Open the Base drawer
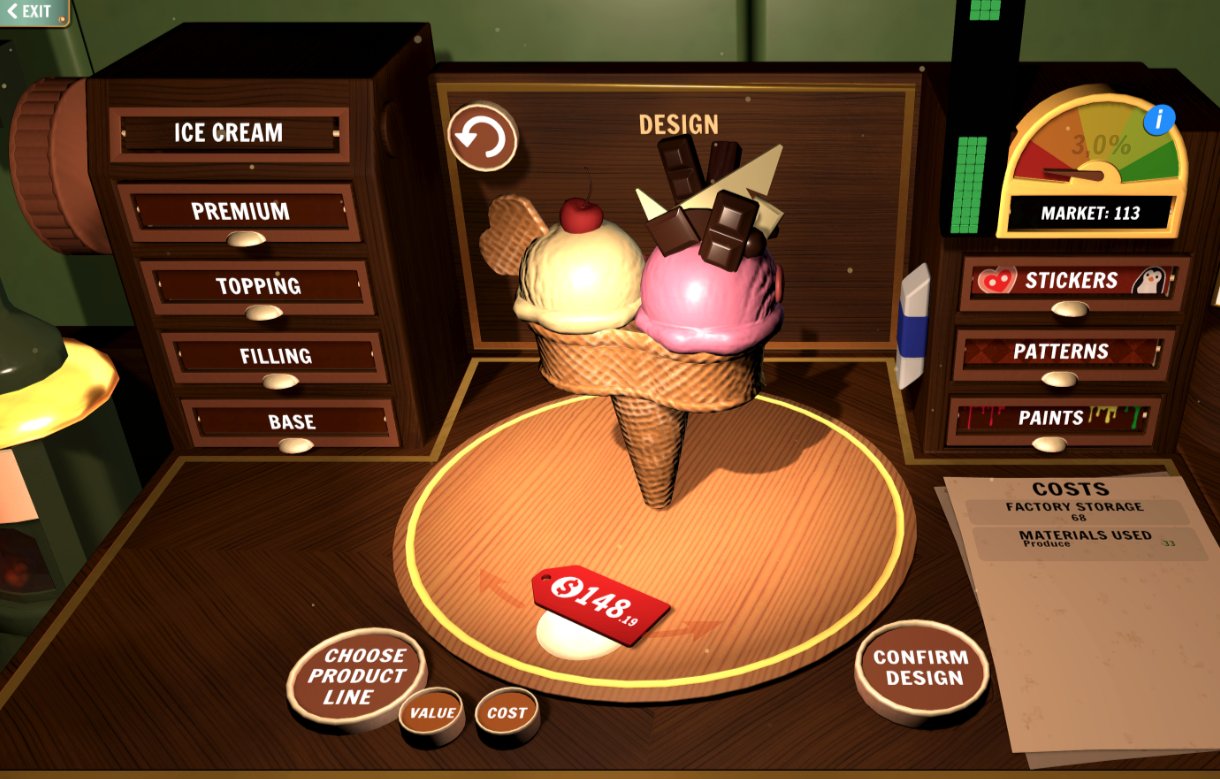1220x779 pixels. 291,423
